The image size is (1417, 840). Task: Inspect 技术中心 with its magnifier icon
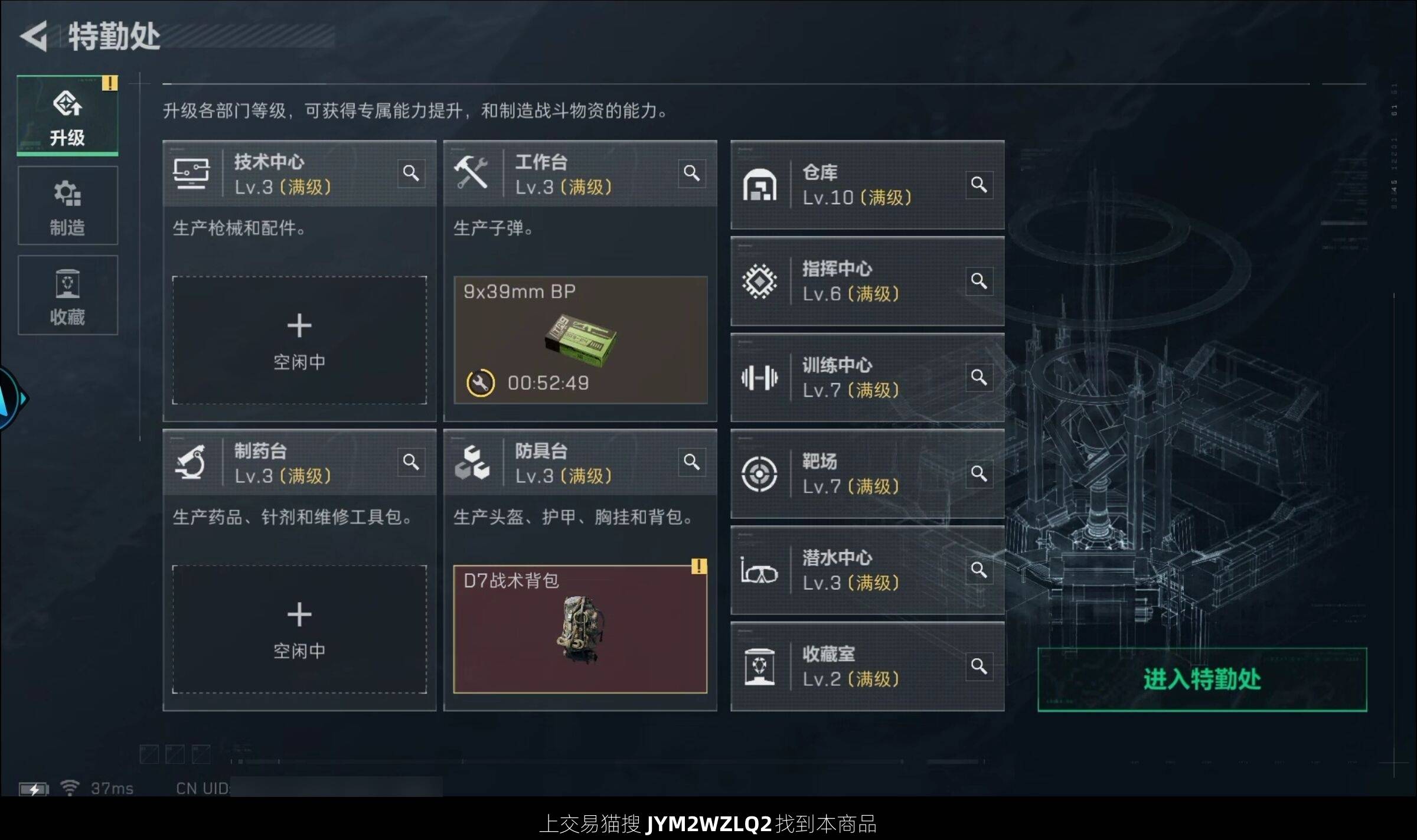point(411,174)
